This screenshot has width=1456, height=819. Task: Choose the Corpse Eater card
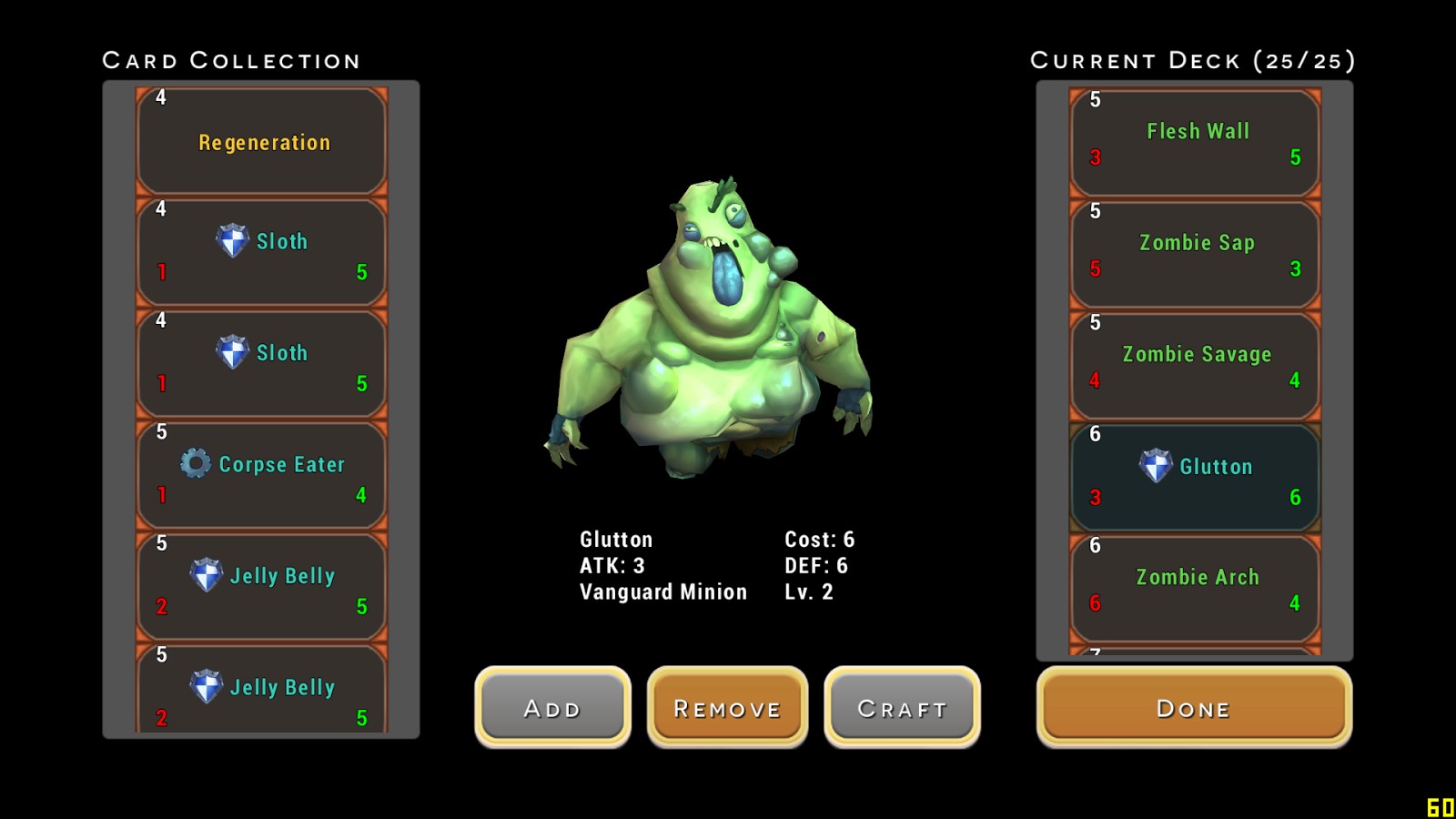point(262,475)
